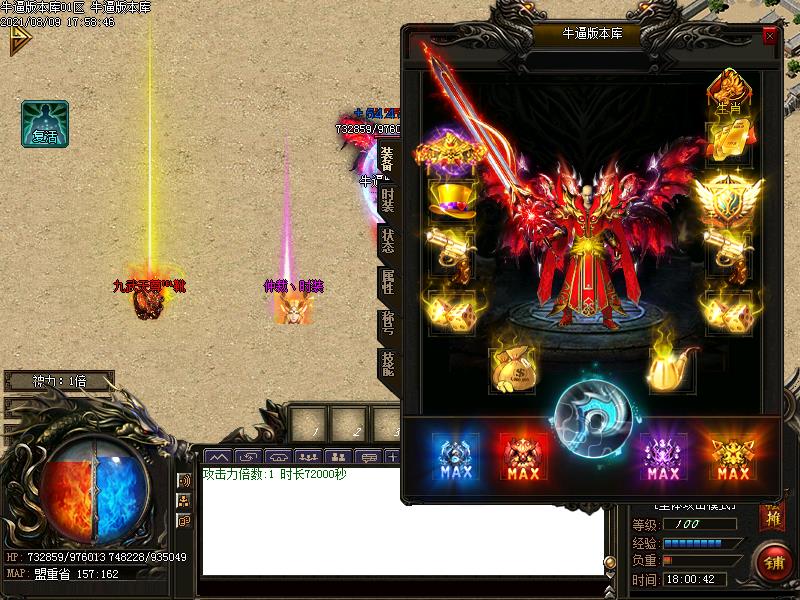Choose the gold money bag slot

click(x=512, y=368)
